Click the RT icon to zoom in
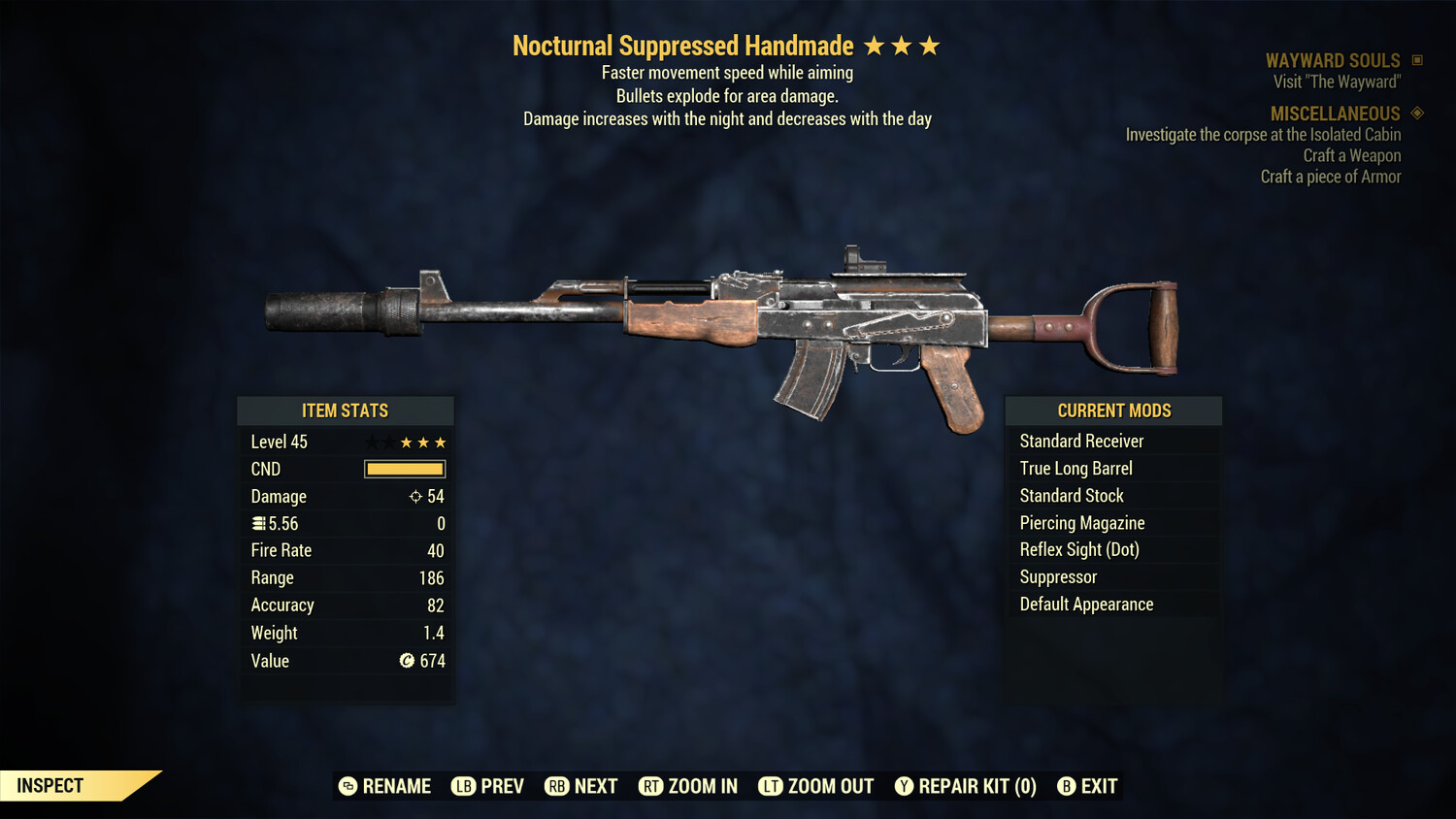This screenshot has width=1456, height=819. pyautogui.click(x=652, y=786)
